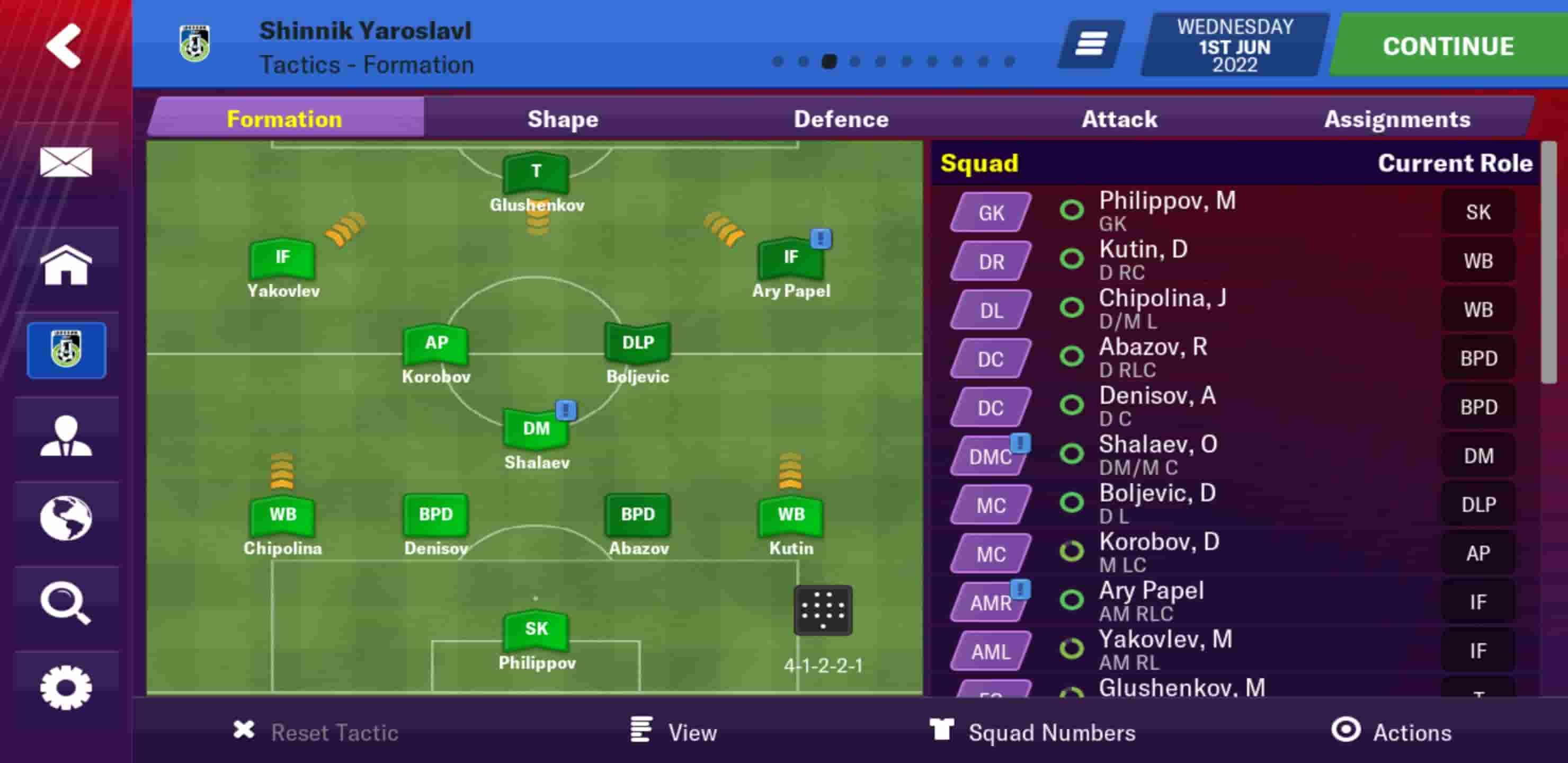Select Philippov, M in the squad list
The image size is (1568, 763).
[1167, 210]
